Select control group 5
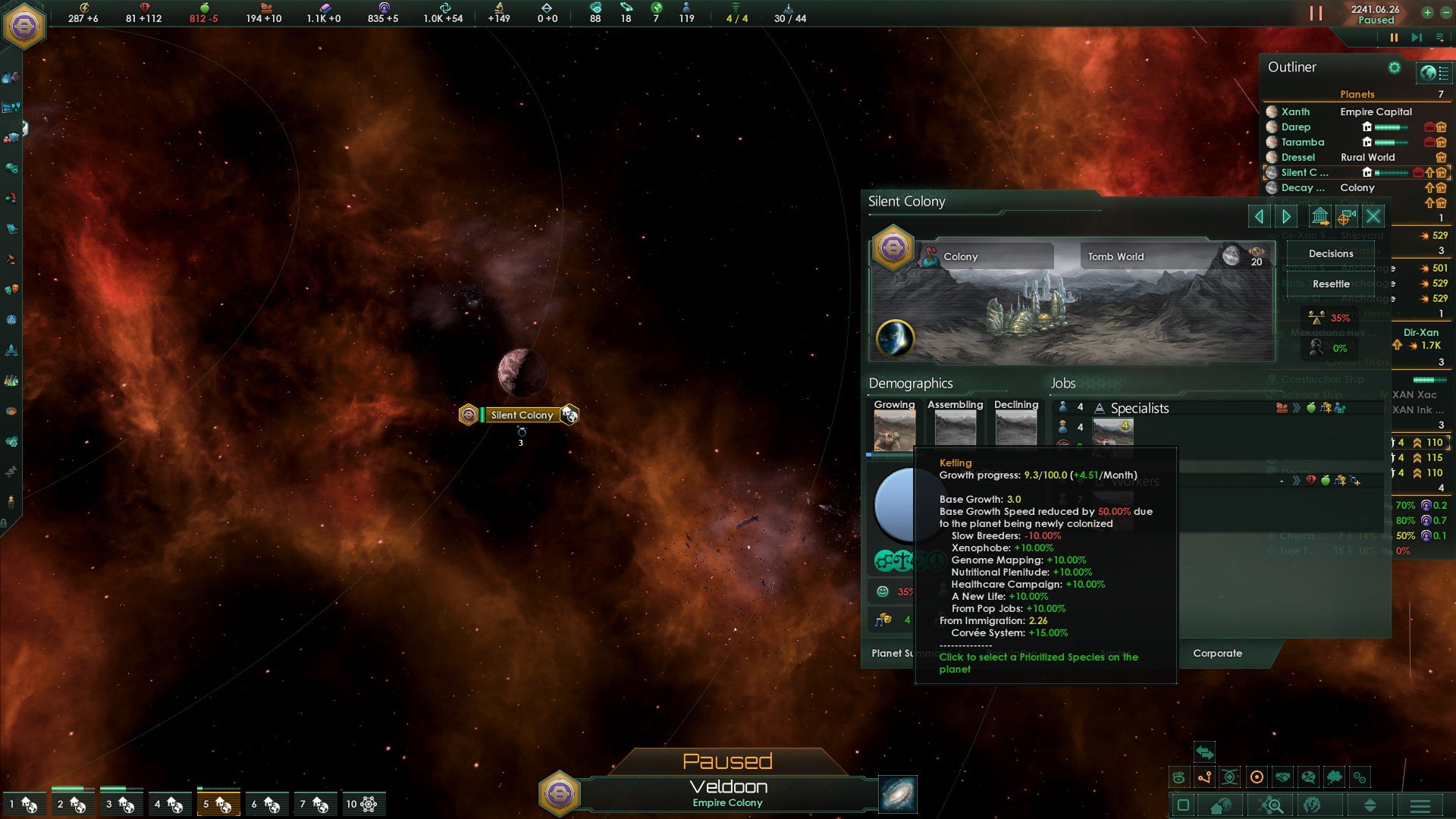This screenshot has height=819, width=1456. click(x=218, y=804)
